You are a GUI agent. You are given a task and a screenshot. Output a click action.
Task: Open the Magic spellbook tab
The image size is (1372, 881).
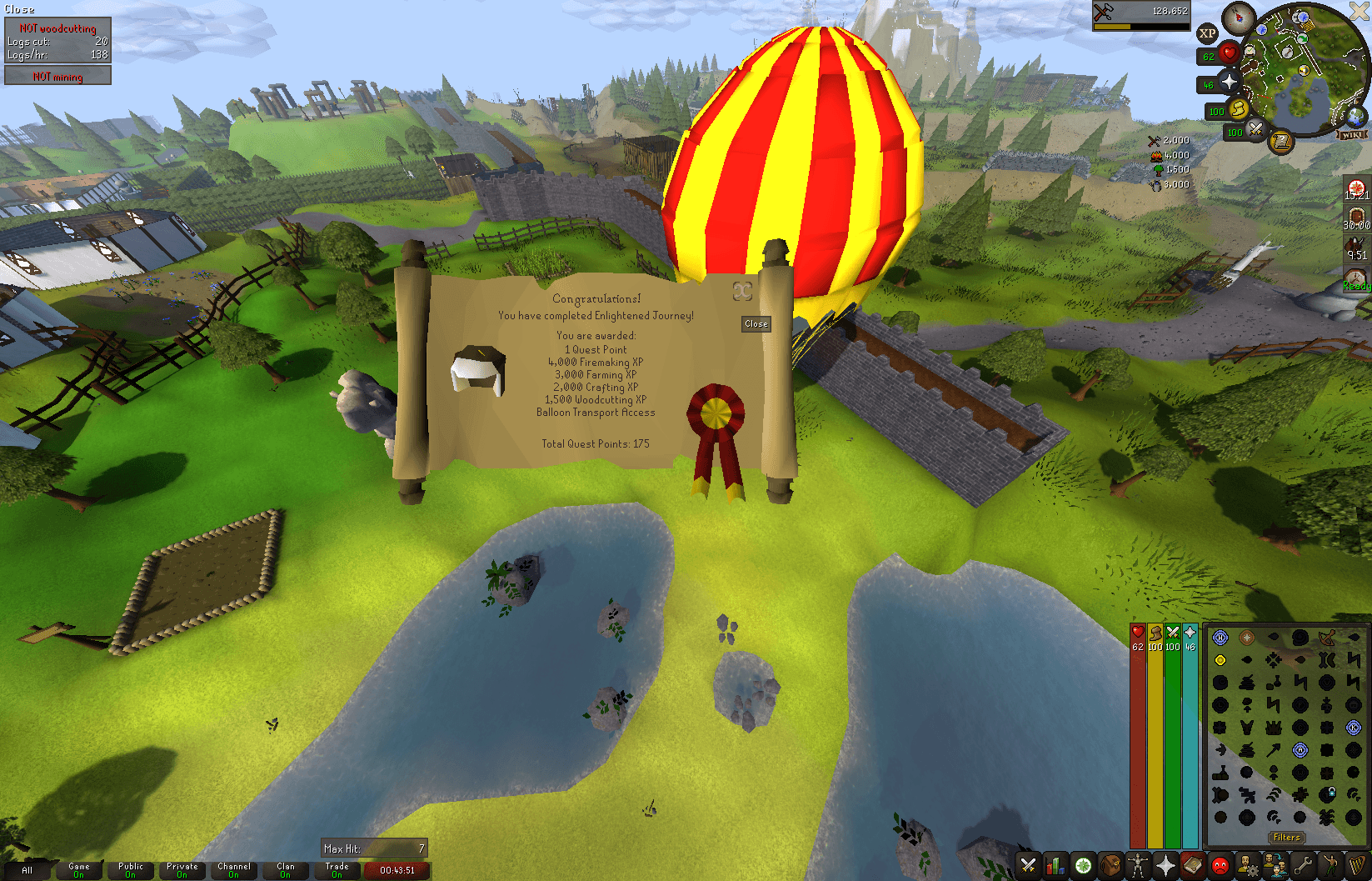click(x=1192, y=865)
